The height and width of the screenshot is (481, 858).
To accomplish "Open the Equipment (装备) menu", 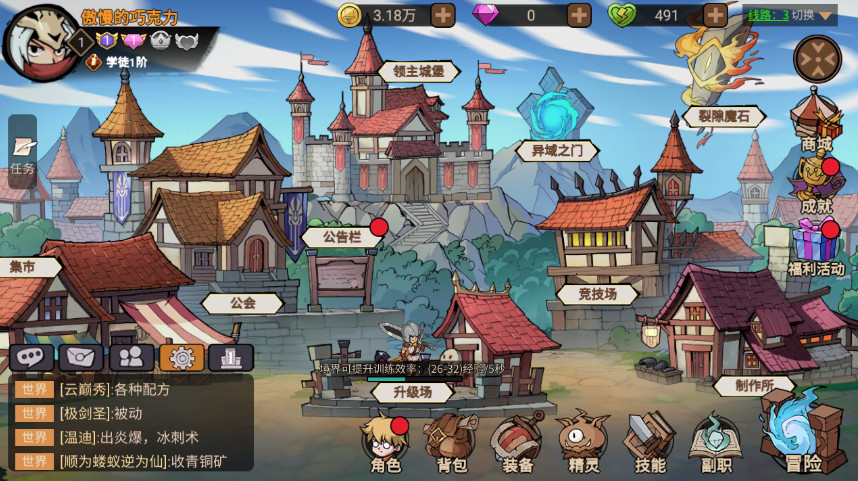I will click(517, 443).
